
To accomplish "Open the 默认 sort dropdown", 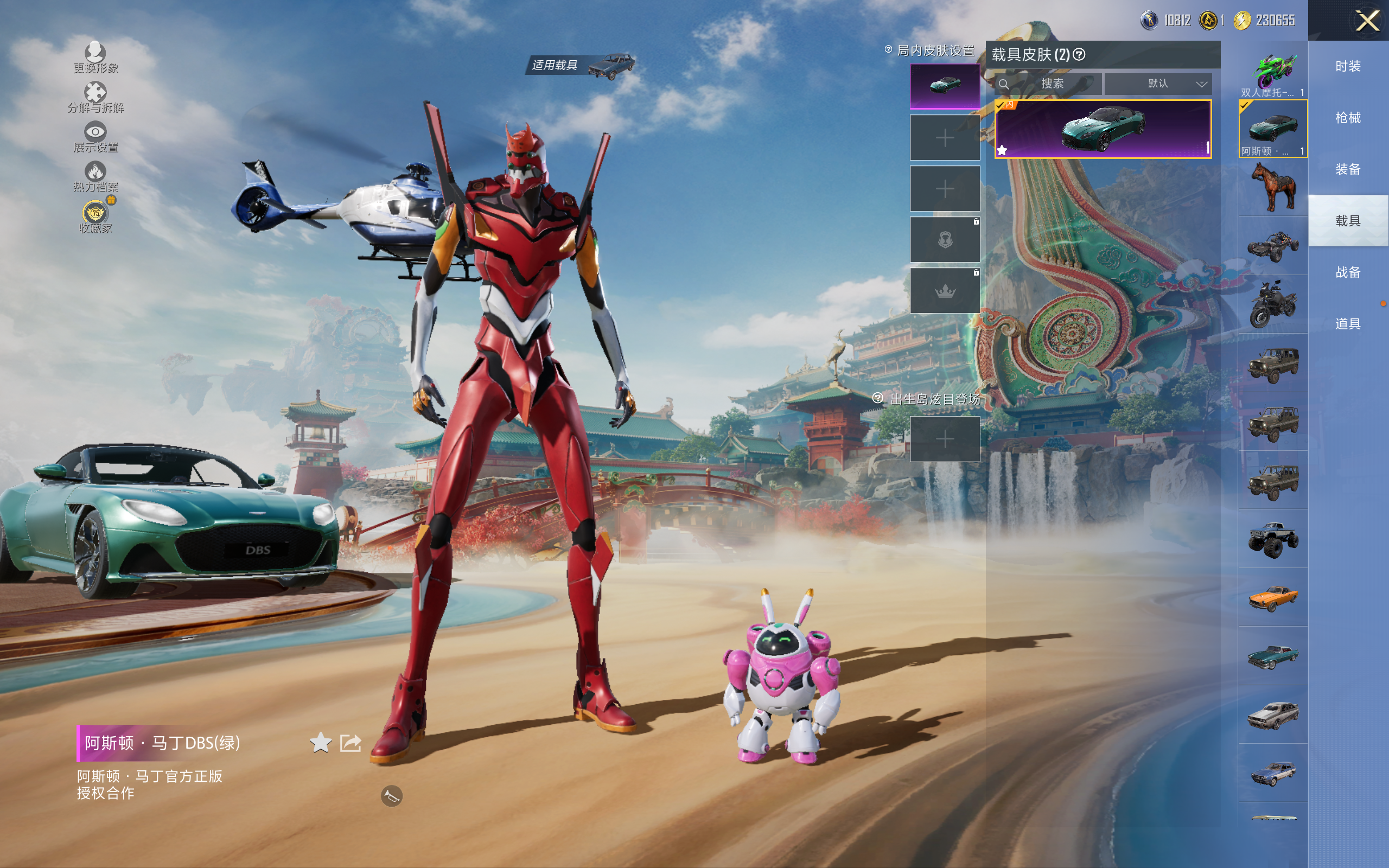I will click(x=1158, y=84).
